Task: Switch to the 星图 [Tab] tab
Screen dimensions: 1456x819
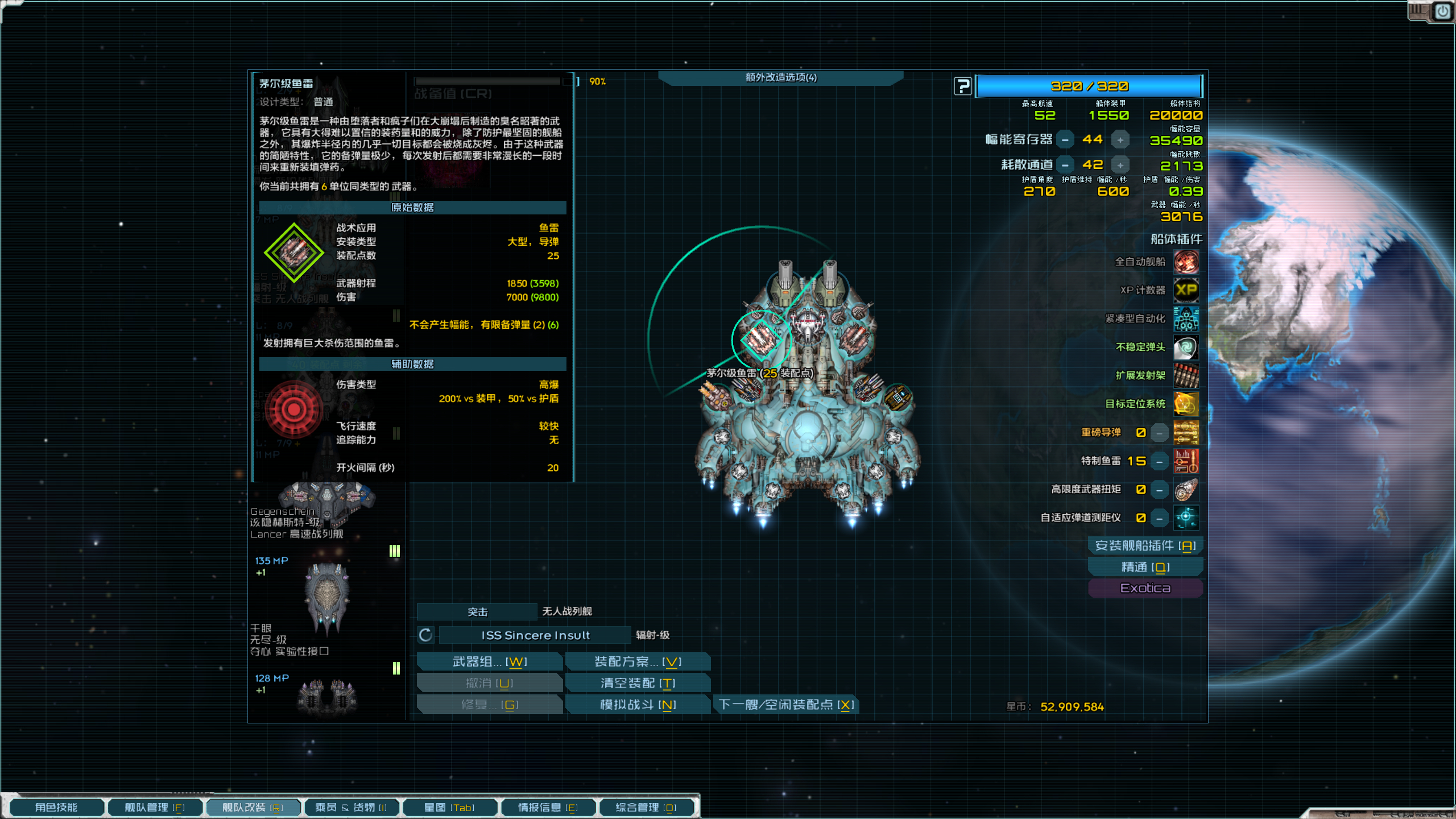Action: (x=449, y=807)
